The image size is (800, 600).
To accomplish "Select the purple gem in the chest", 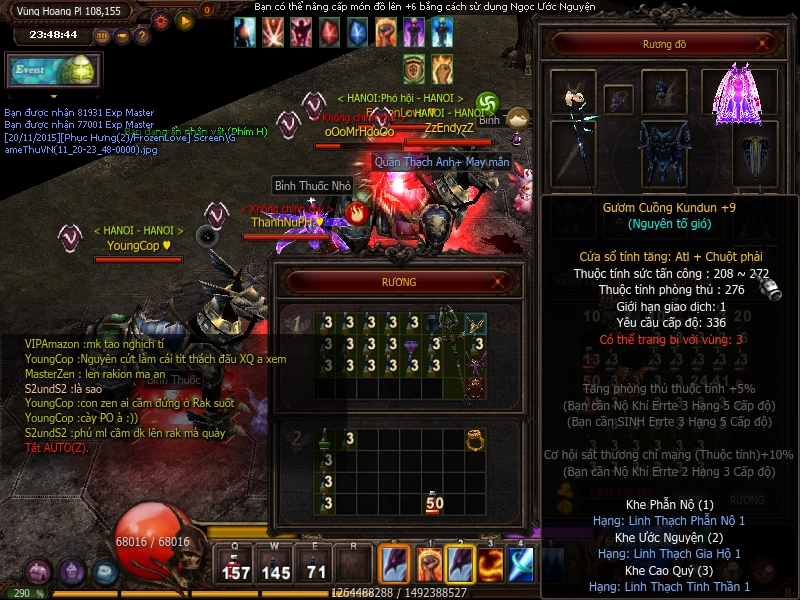I will (411, 346).
